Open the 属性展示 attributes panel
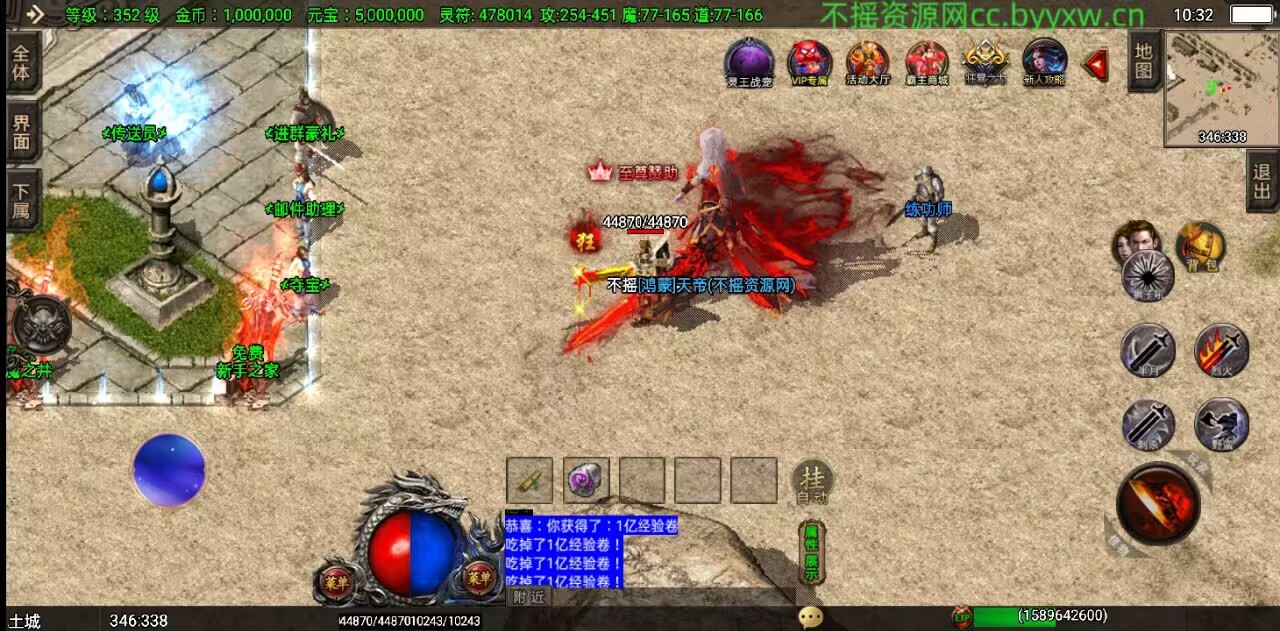Viewport: 1280px width, 631px height. point(812,553)
